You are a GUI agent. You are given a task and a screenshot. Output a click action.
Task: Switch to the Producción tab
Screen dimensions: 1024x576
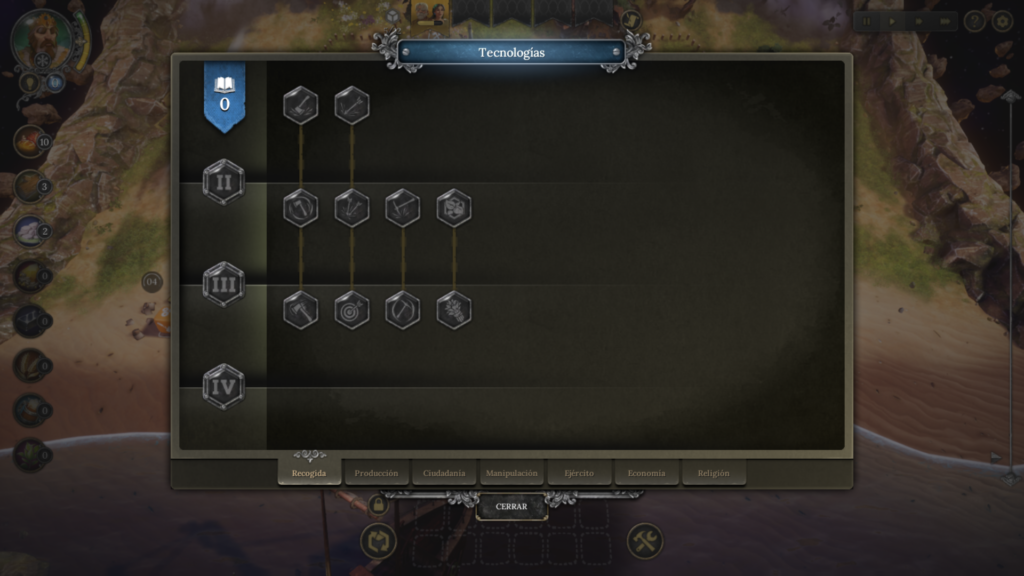point(376,473)
